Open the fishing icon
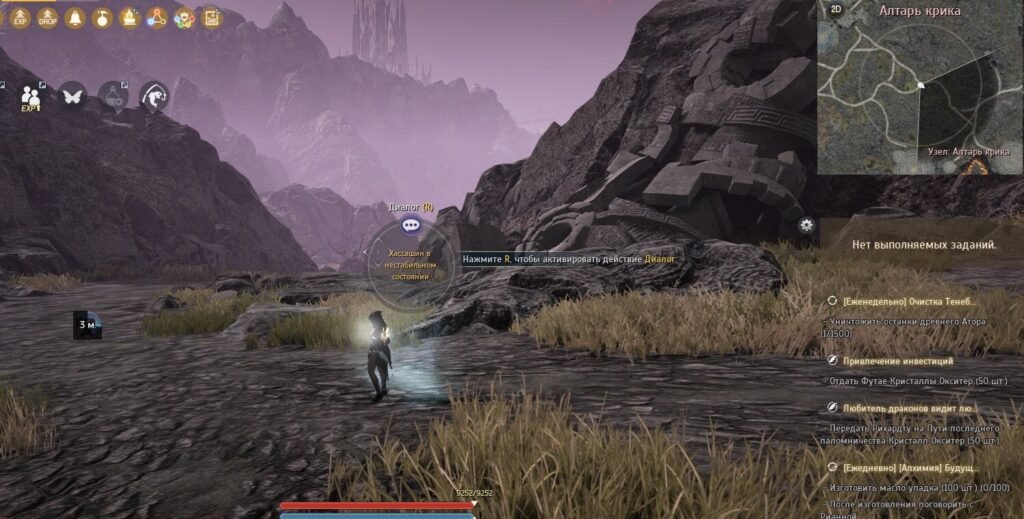 [x=153, y=96]
